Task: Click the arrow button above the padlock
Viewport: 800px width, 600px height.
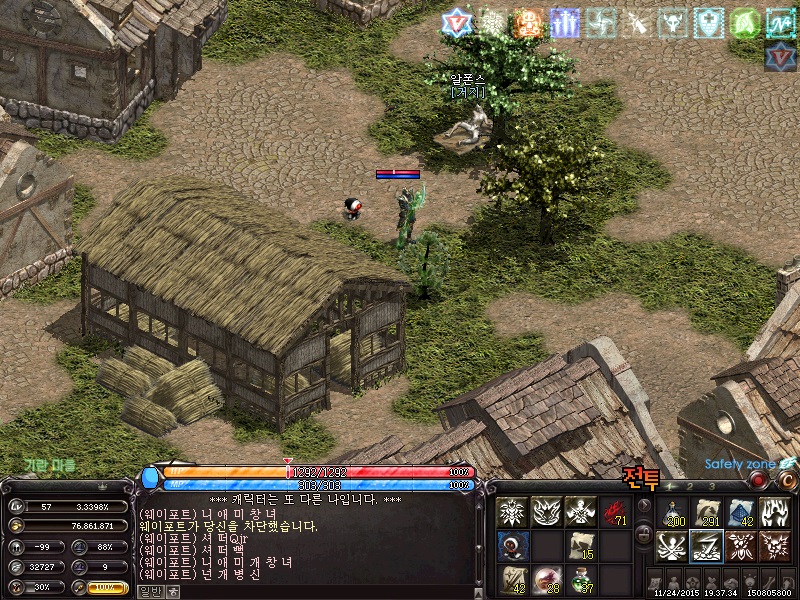Action: (644, 506)
